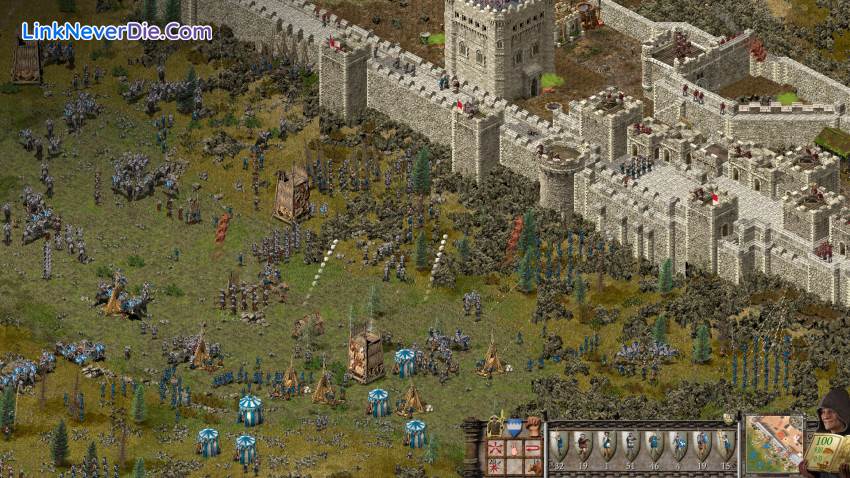Select the unit shield showing 32 troops

coord(558,444)
